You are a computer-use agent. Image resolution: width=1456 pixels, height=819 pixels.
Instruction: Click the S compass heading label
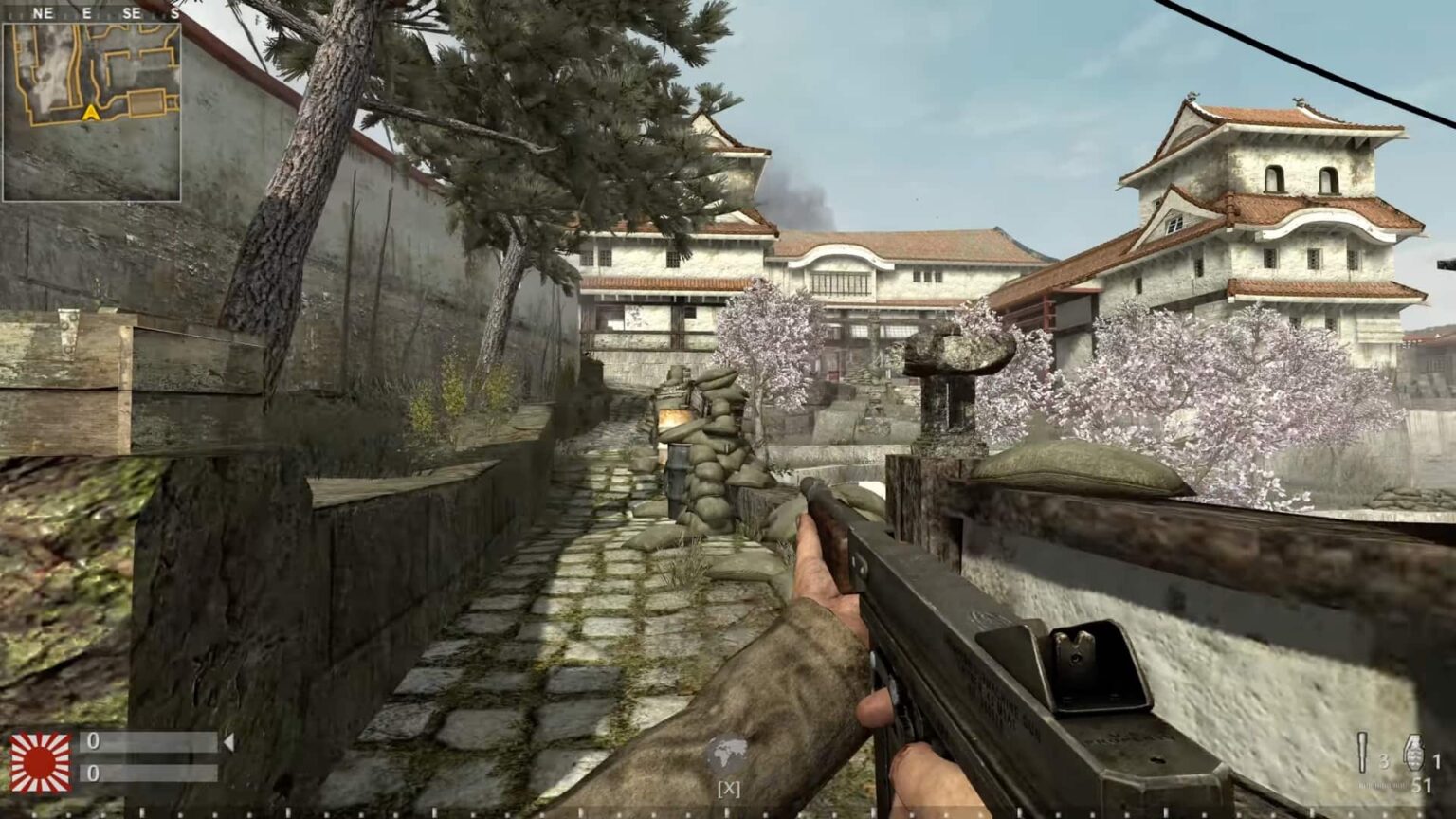point(173,14)
